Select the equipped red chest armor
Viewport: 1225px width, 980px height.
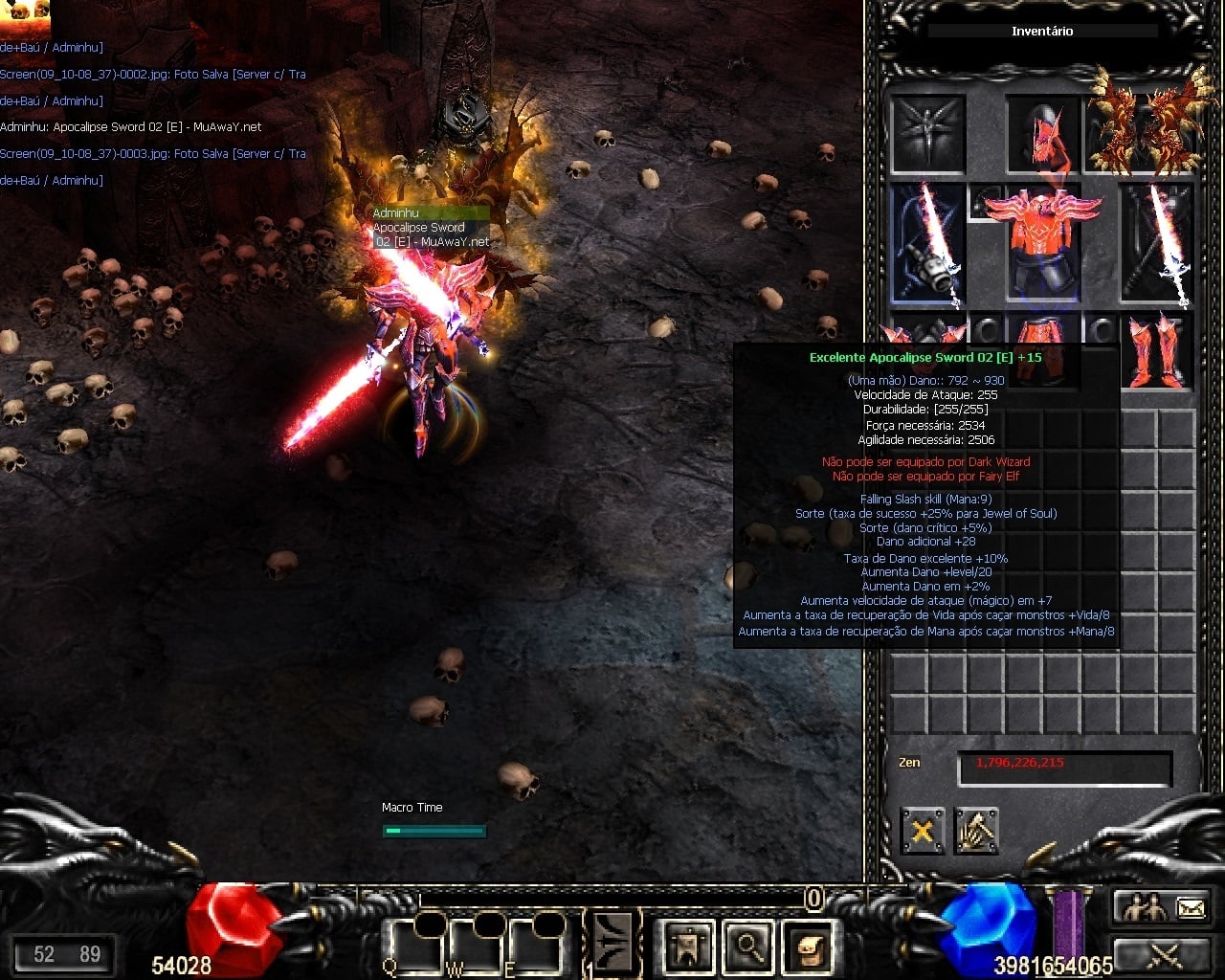(1043, 244)
